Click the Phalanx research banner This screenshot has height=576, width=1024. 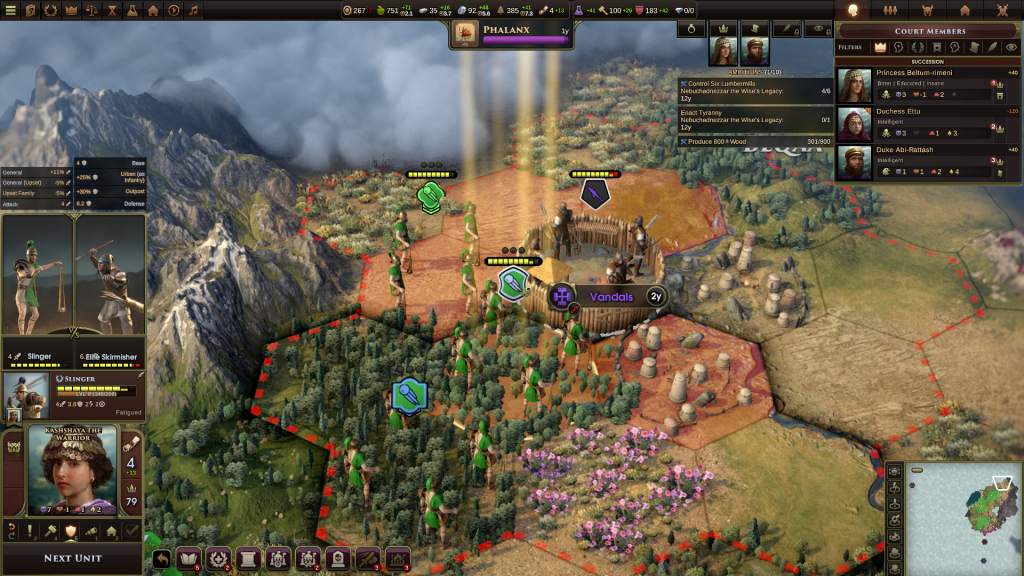point(513,34)
